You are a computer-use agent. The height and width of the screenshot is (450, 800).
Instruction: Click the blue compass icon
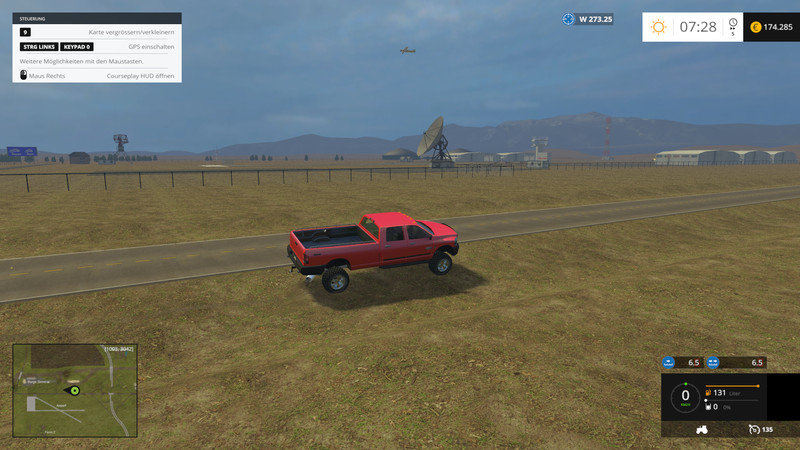(569, 19)
